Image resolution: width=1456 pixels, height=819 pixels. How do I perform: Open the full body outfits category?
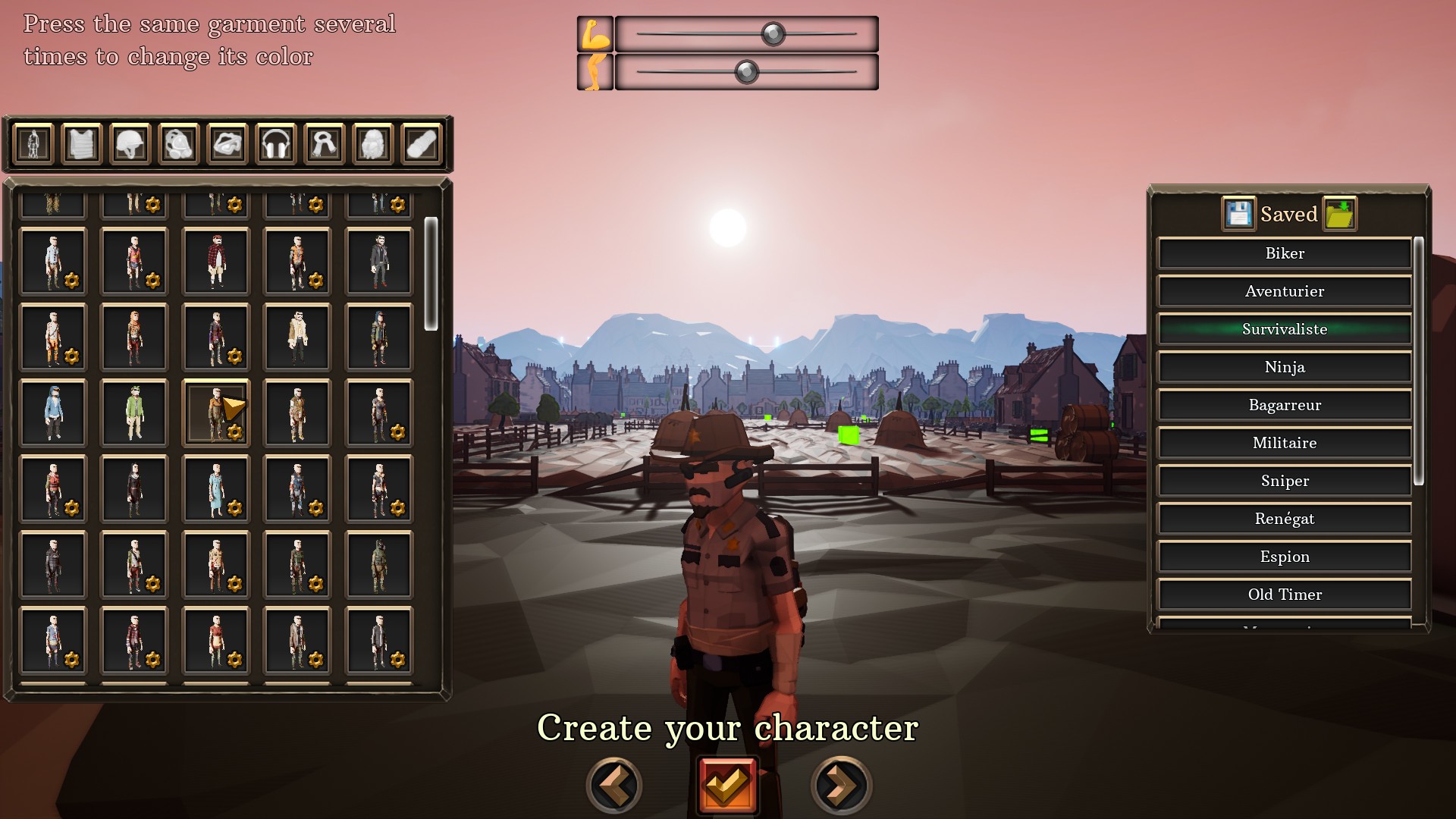(x=32, y=142)
